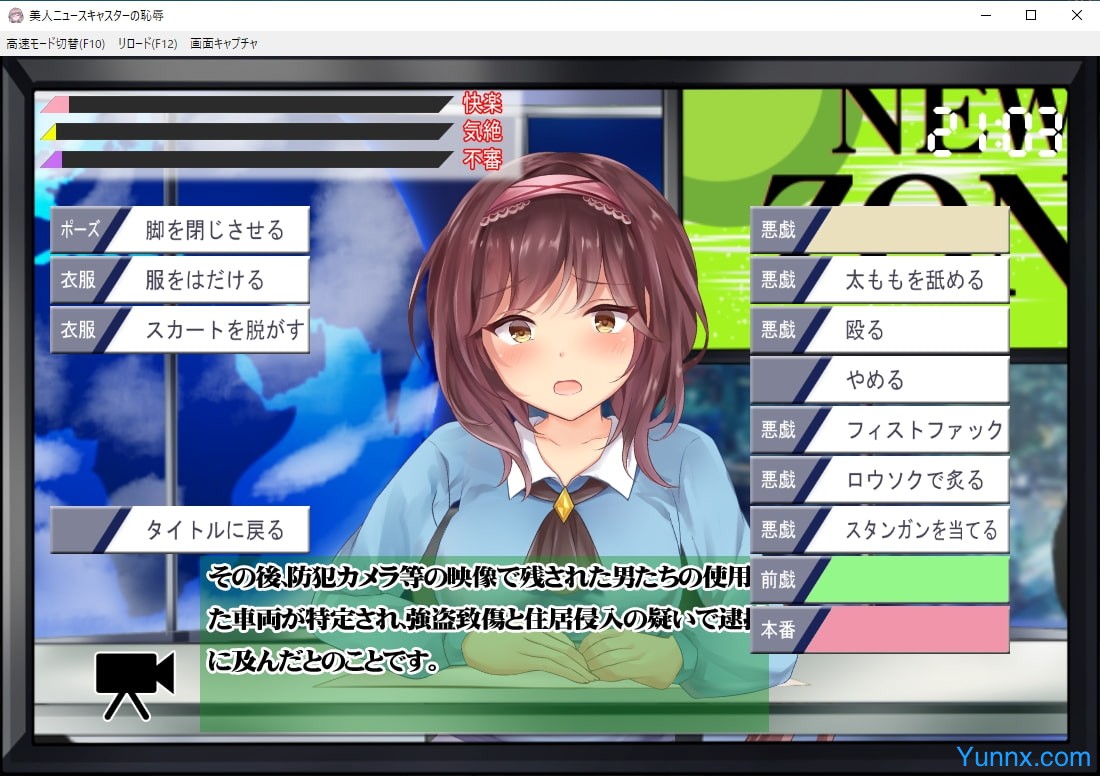Choose the スタンガンを当てる option
Image resolution: width=1100 pixels, height=776 pixels.
(880, 530)
